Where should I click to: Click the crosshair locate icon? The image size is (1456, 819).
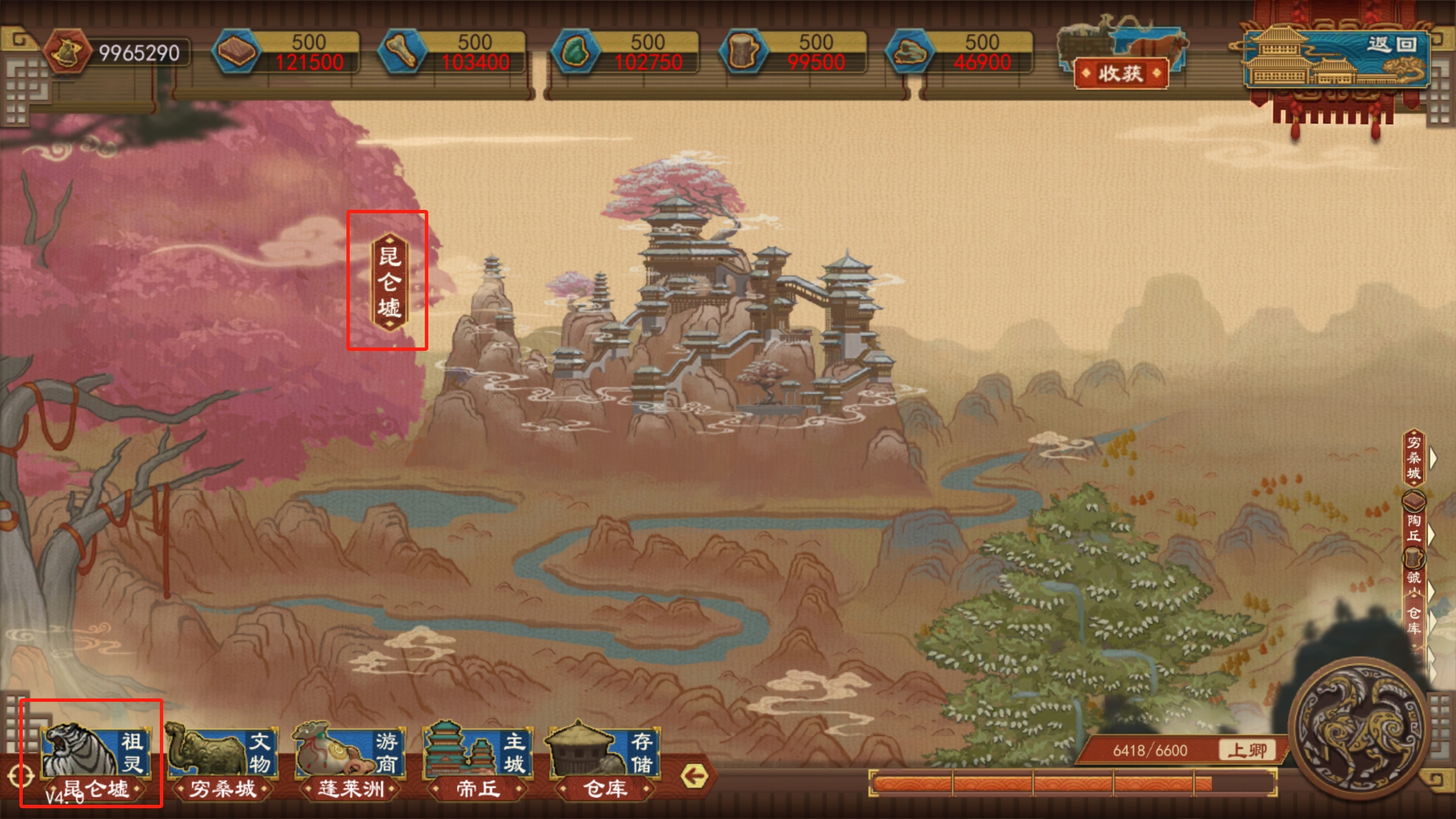[x=20, y=776]
